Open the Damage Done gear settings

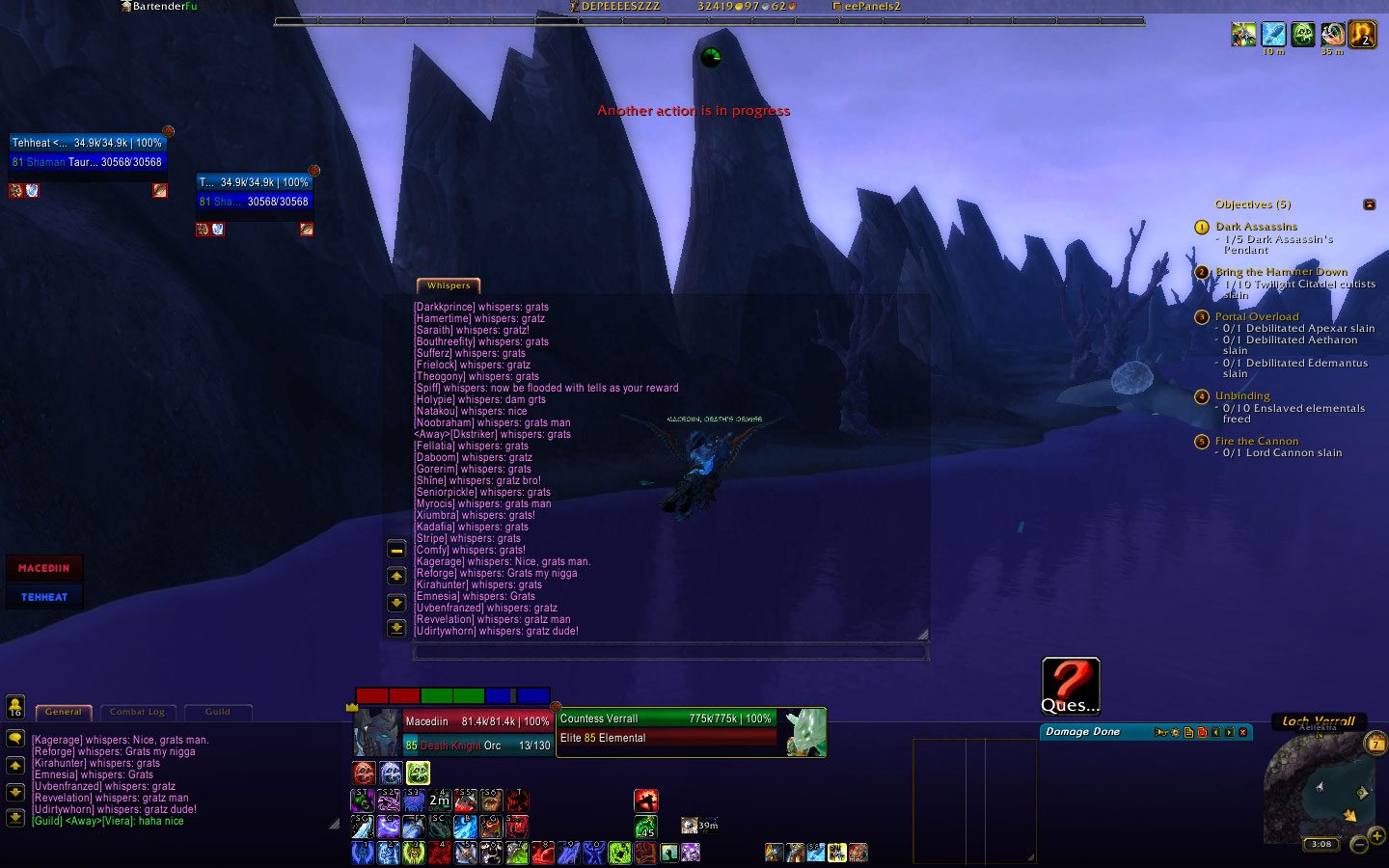[1175, 733]
